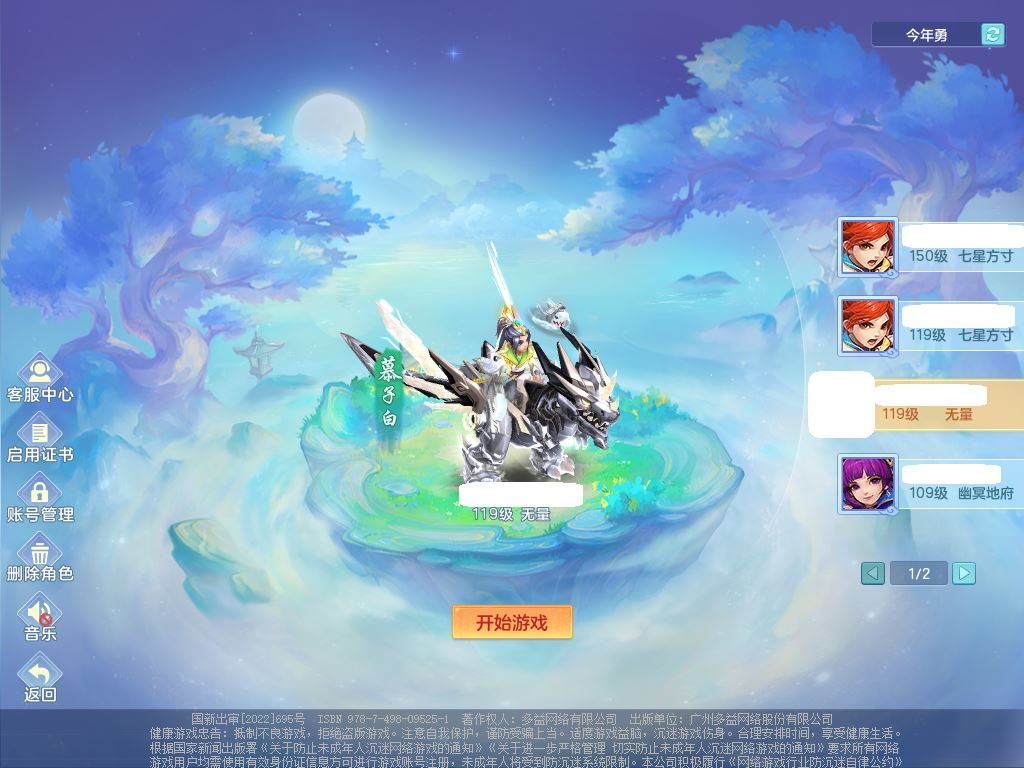Start the game with 开始游戏 button
Viewport: 1024px width, 768px height.
click(512, 622)
